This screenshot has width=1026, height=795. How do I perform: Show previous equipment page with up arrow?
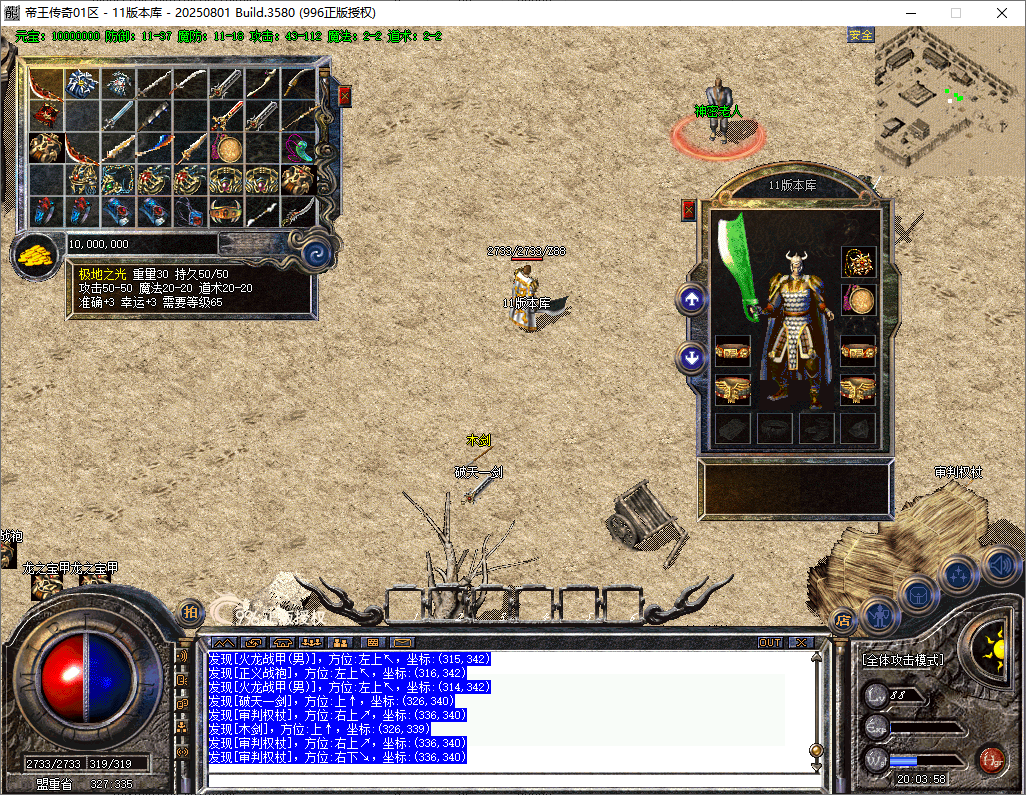(x=690, y=299)
